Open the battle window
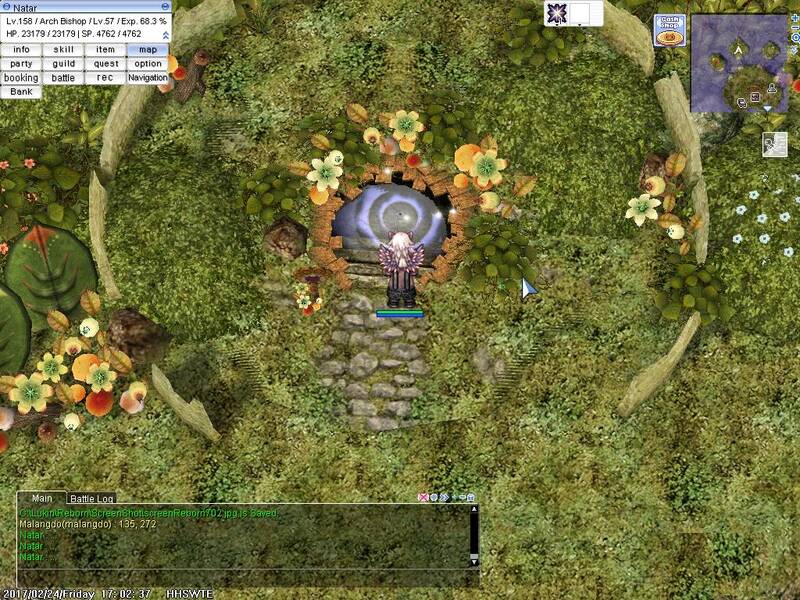Viewport: 800px width, 600px height. (63, 77)
